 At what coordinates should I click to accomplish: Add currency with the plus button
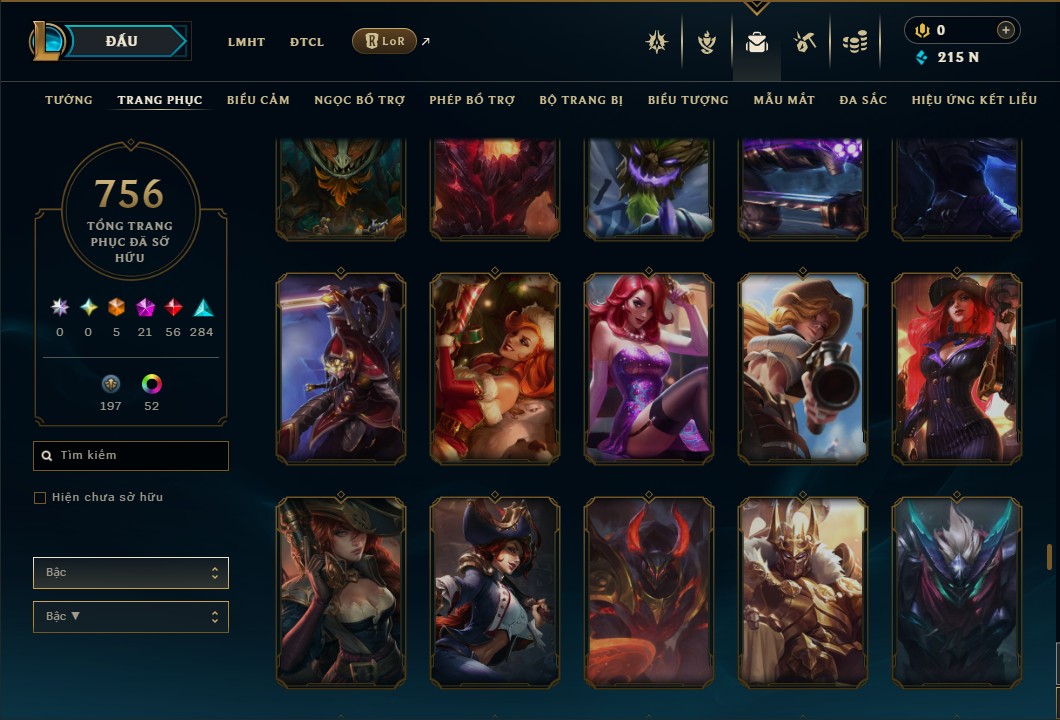click(x=1005, y=30)
